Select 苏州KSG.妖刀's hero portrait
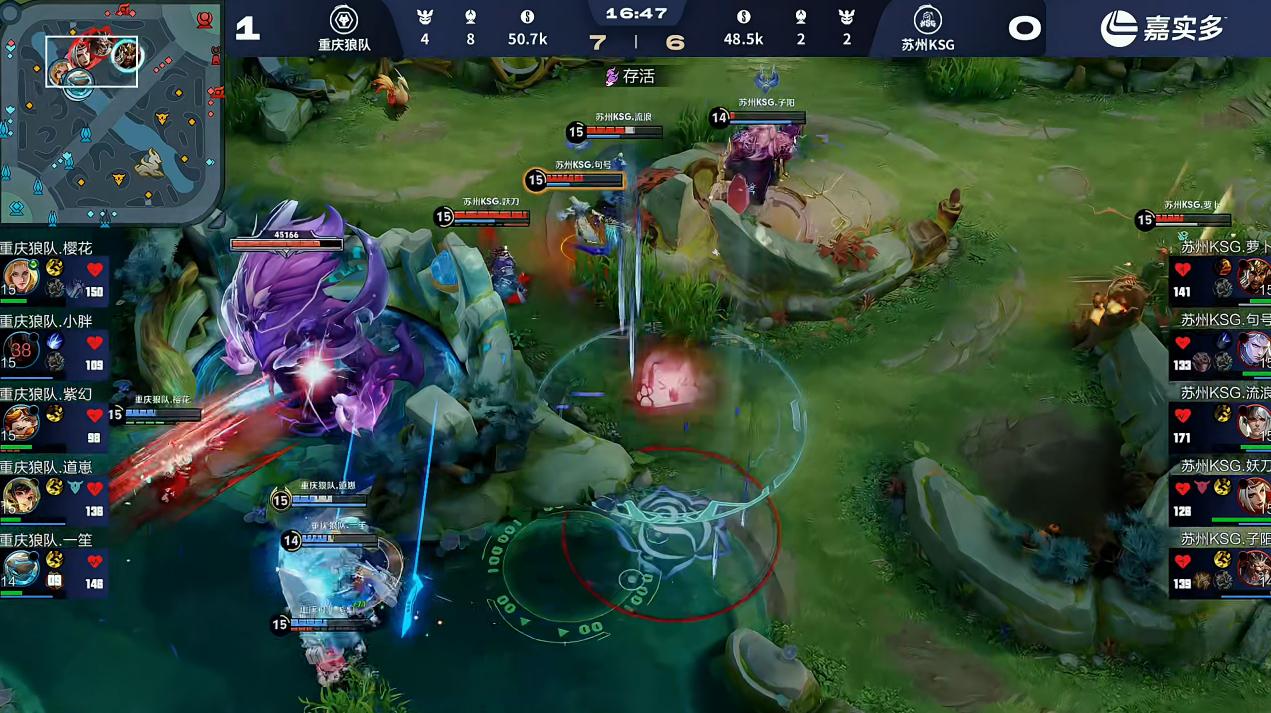The image size is (1271, 713). pyautogui.click(x=1254, y=495)
